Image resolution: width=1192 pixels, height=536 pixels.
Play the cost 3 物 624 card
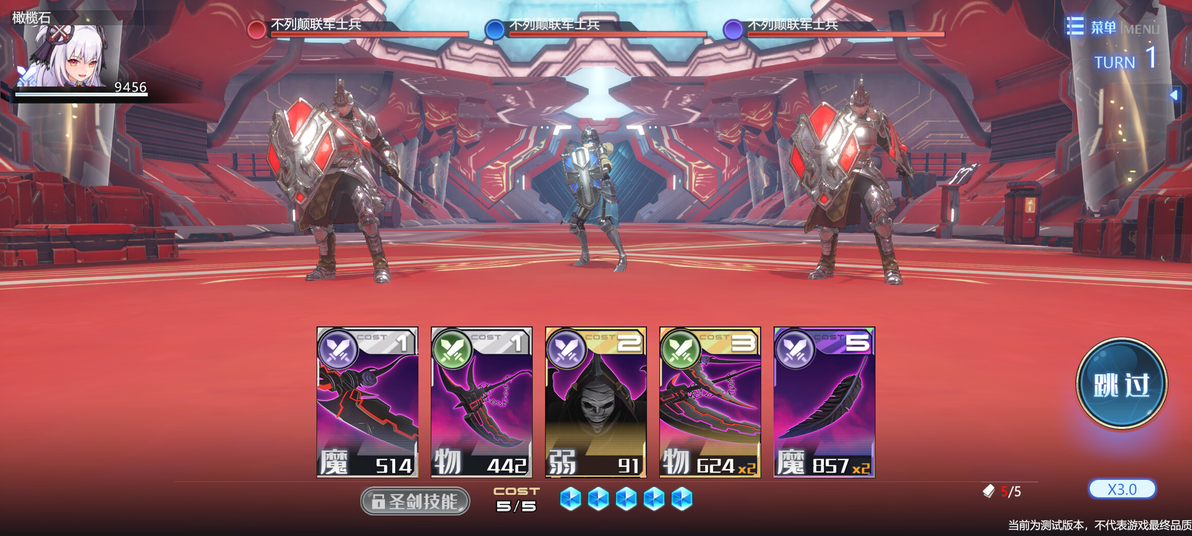[709, 402]
